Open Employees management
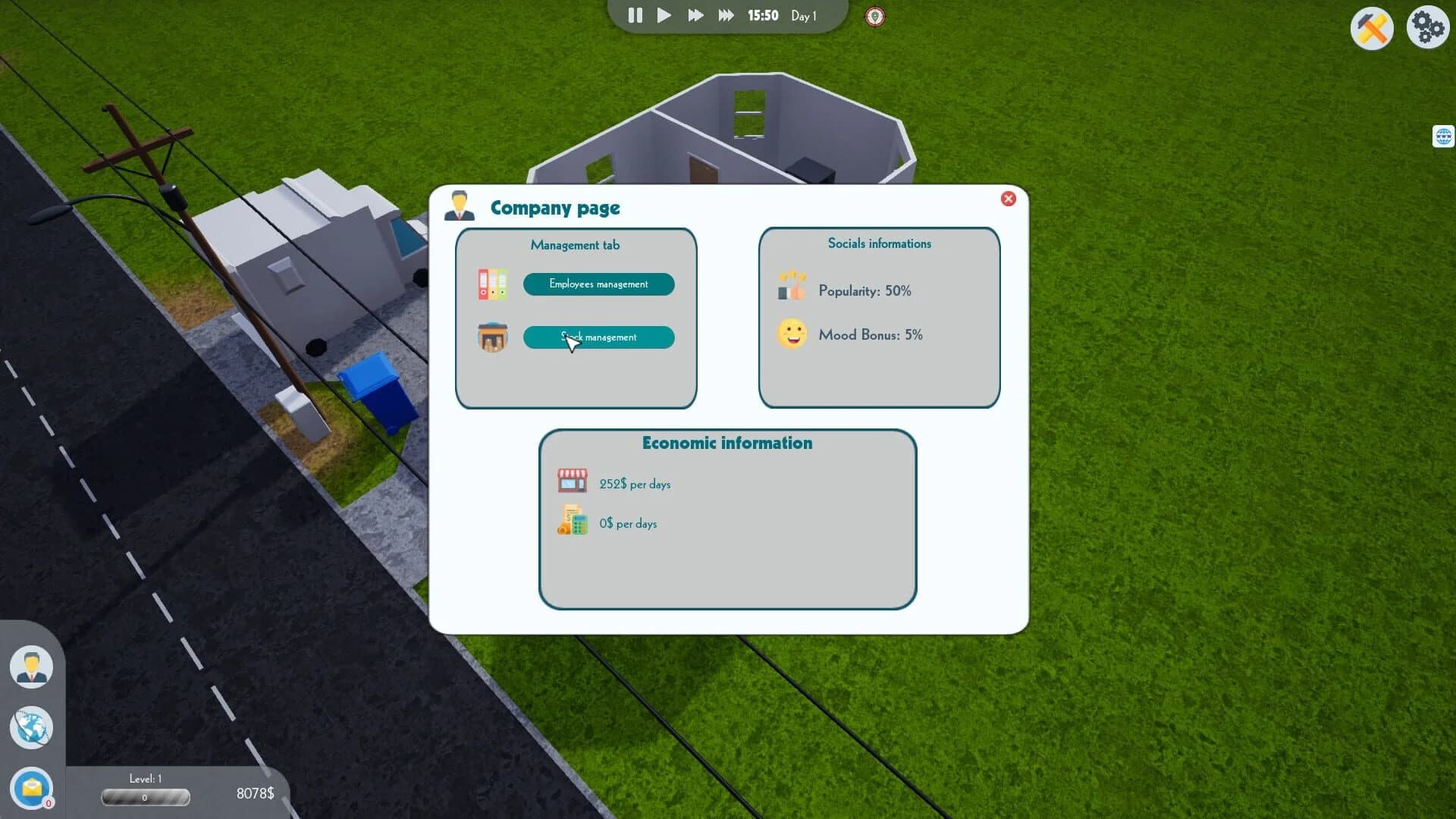1456x819 pixels. [x=598, y=284]
